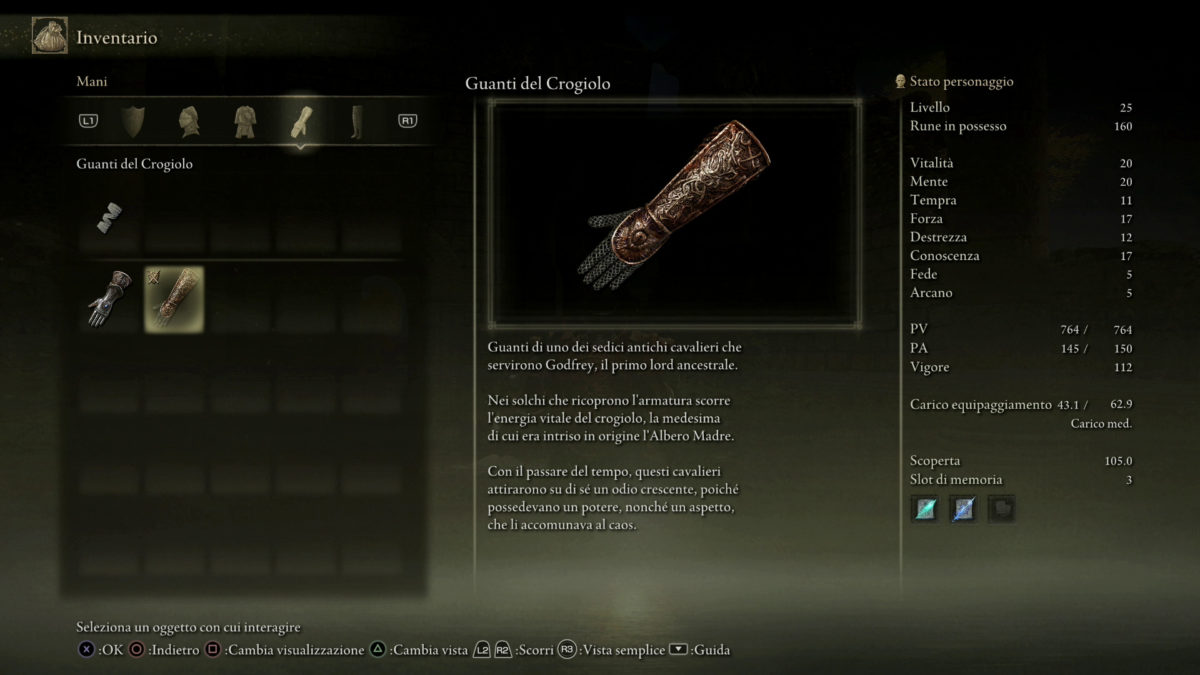View the Guanti del Crogiolo preview image
1200x675 pixels.
pyautogui.click(x=674, y=213)
